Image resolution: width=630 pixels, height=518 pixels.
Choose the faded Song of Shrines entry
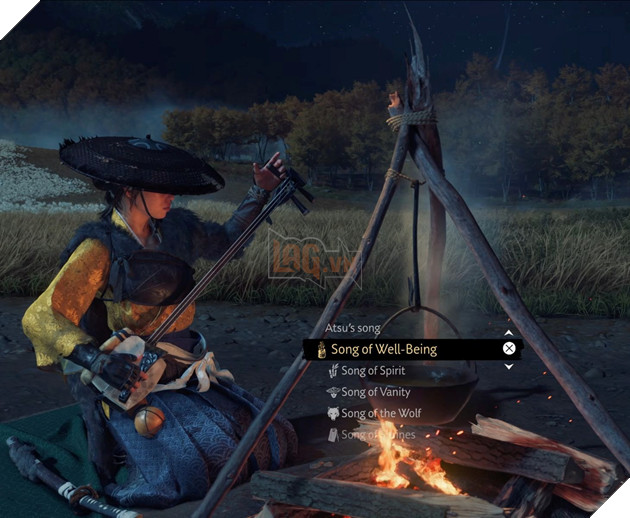tap(376, 434)
